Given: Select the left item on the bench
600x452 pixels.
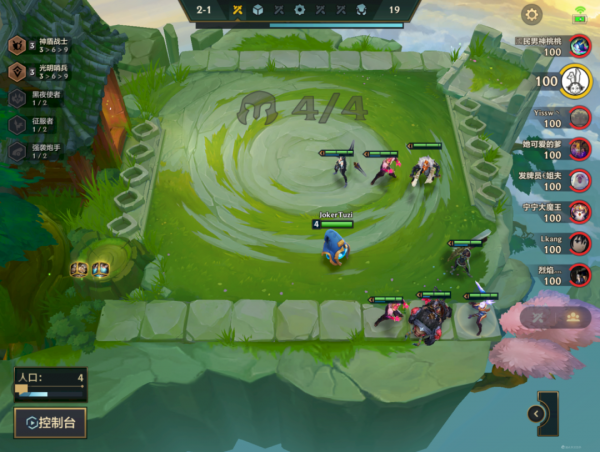Looking at the screenshot, I should point(79,268).
